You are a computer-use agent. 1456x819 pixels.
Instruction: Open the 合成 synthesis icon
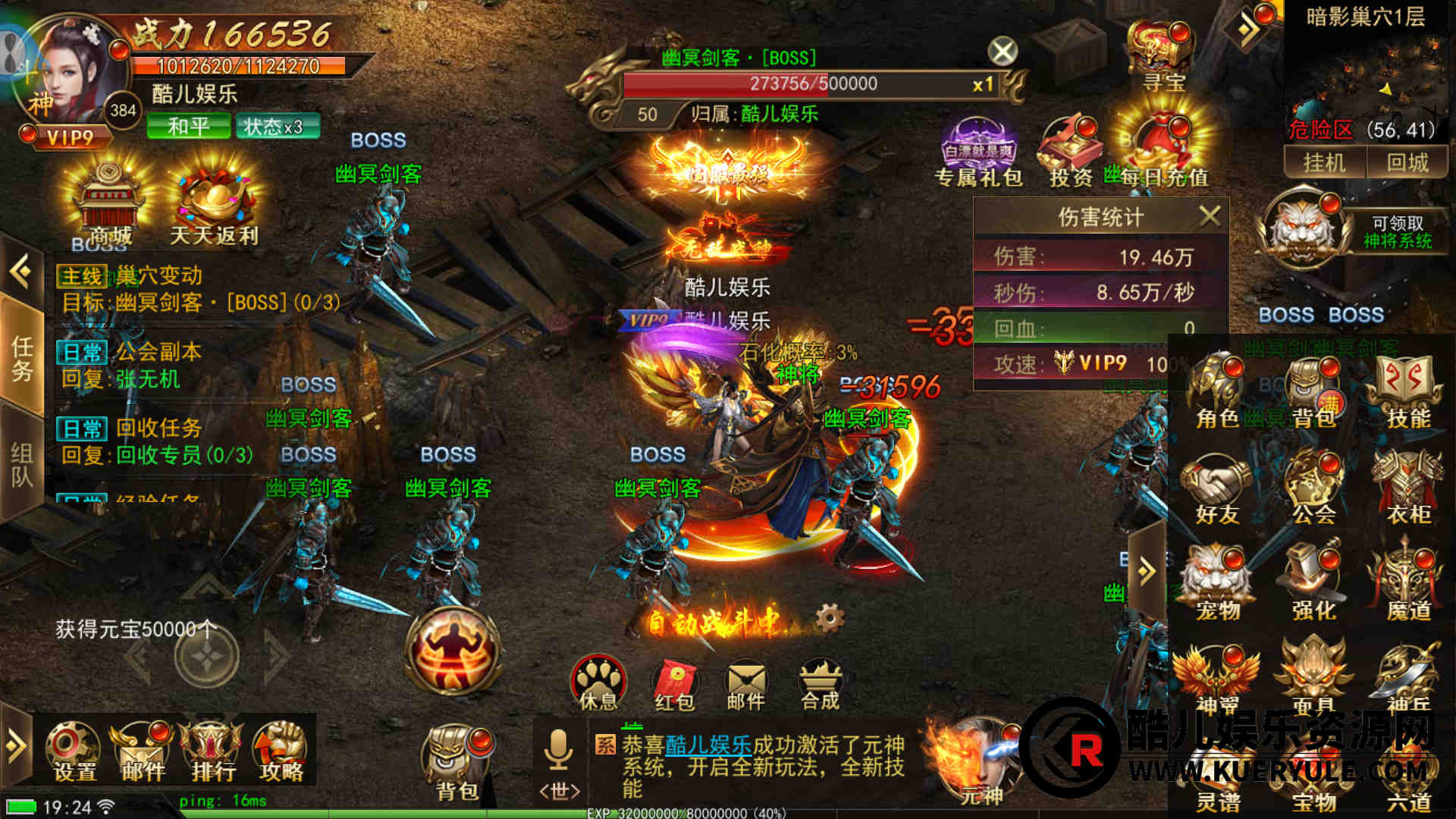821,684
